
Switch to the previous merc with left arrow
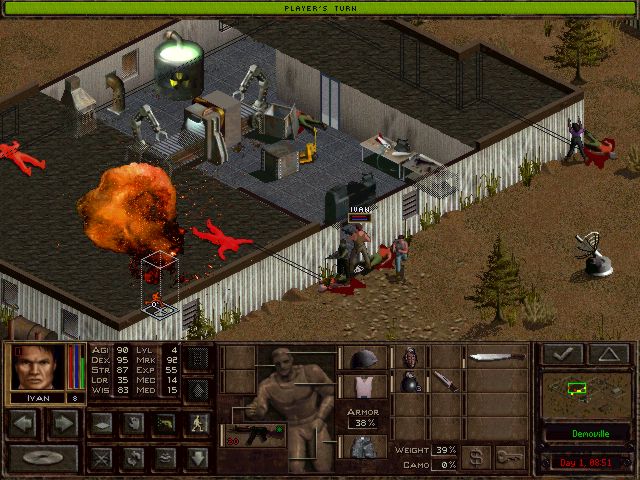(x=25, y=423)
